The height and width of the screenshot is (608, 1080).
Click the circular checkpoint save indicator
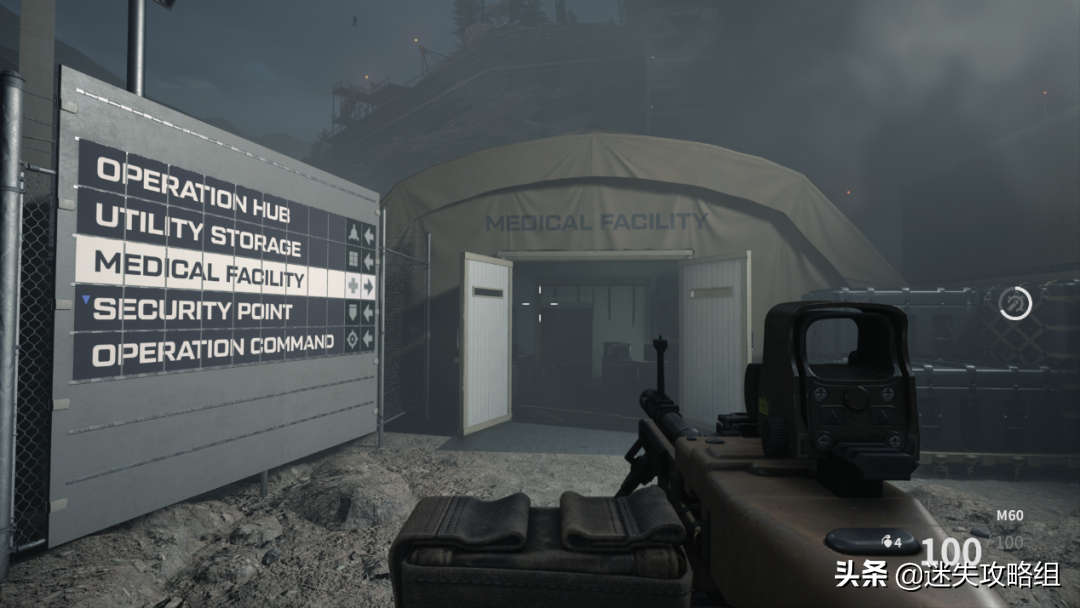pos(1015,303)
